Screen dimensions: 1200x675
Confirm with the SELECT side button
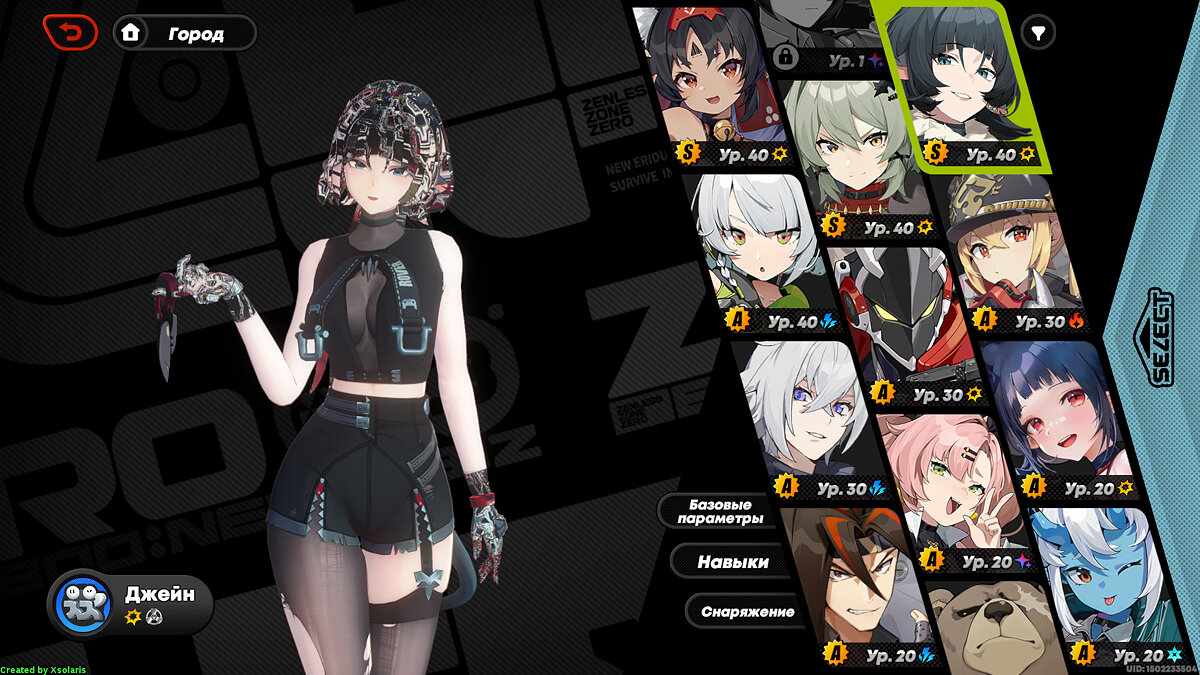point(1160,337)
